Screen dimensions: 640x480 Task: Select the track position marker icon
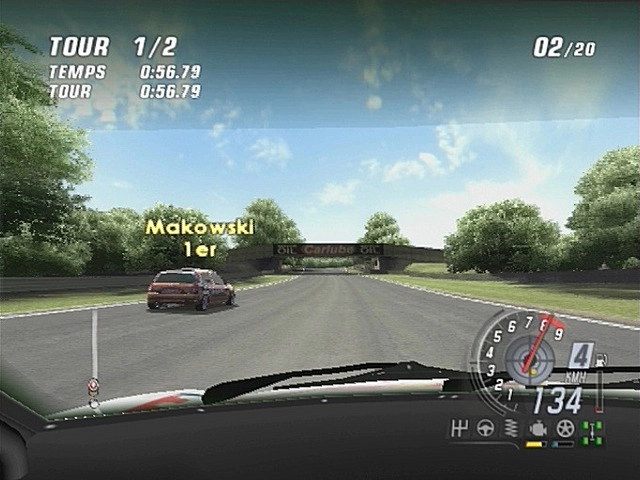pyautogui.click(x=93, y=386)
